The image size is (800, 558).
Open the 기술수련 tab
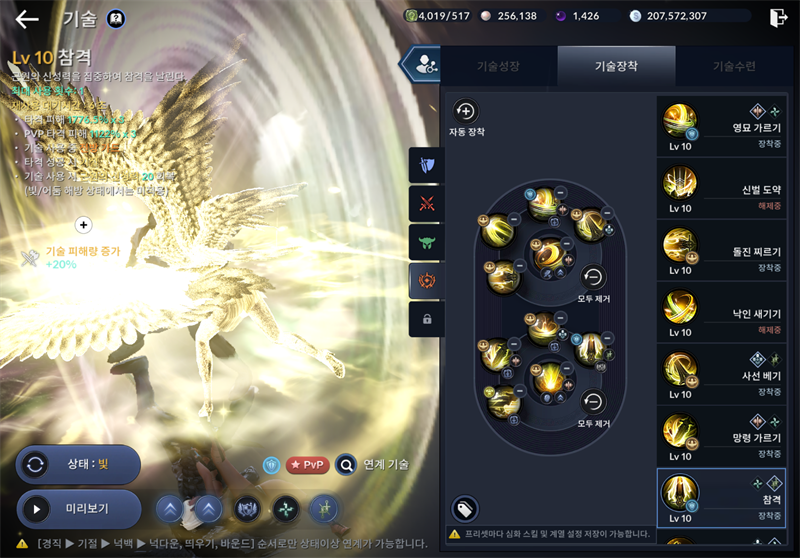[734, 66]
